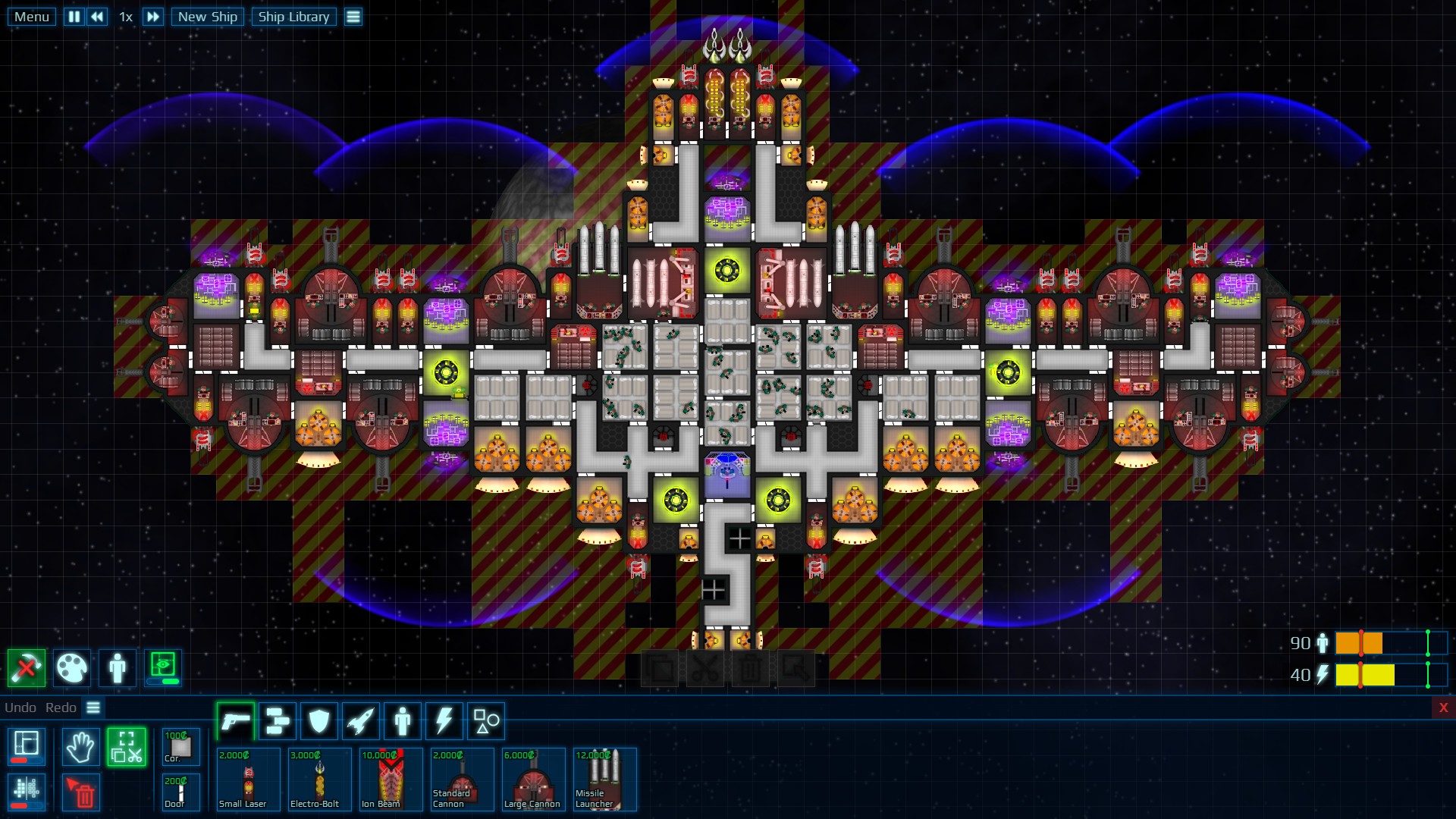Open the thrusters category
The width and height of the screenshot is (1456, 819).
[x=359, y=720]
